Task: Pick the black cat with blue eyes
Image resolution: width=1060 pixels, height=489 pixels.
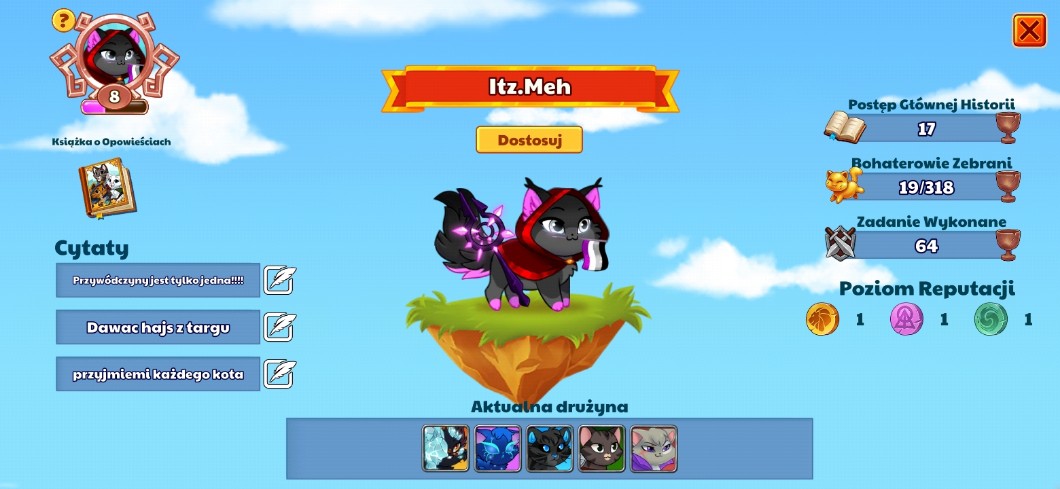Action: click(x=550, y=449)
